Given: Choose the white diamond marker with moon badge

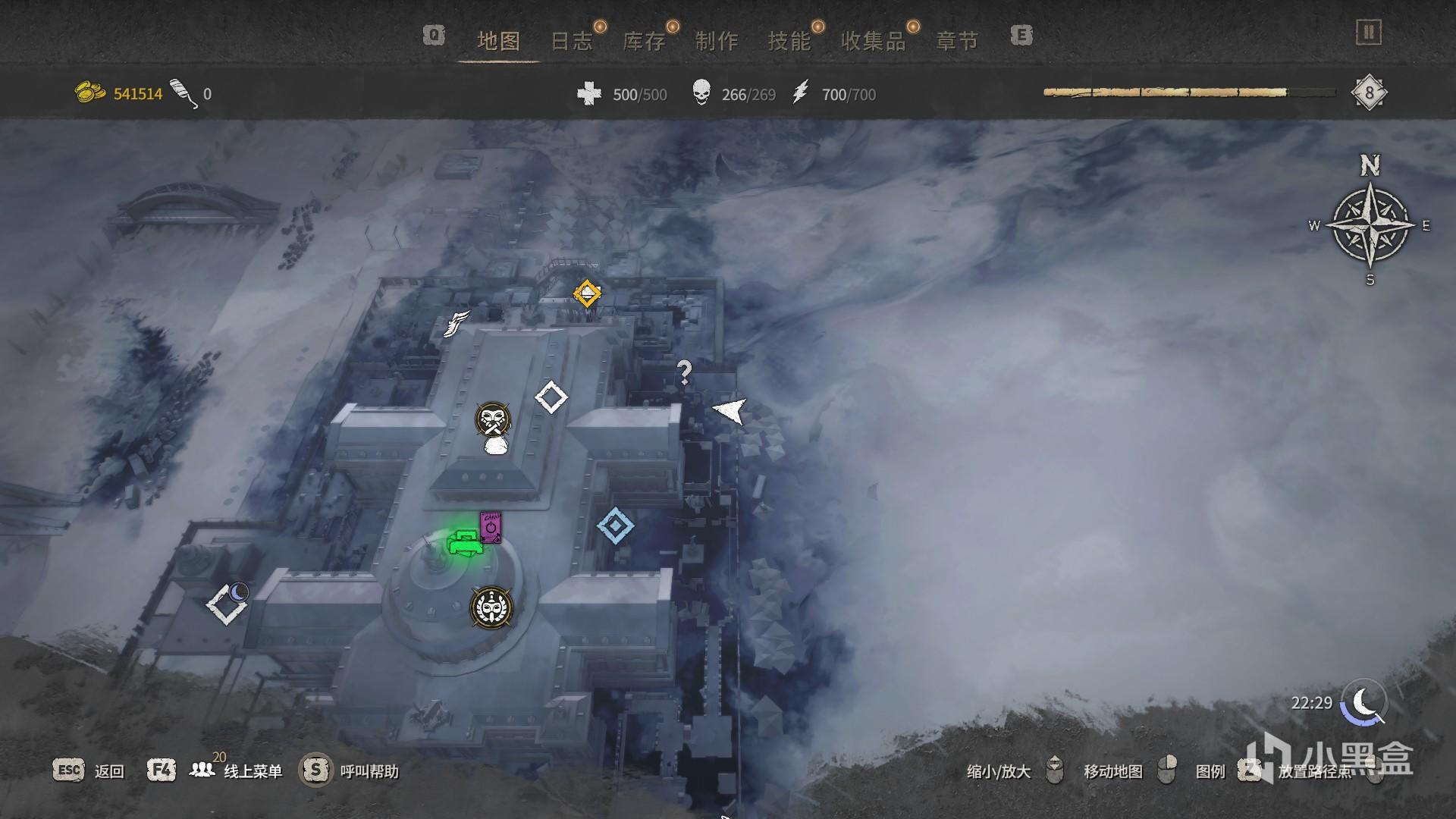Looking at the screenshot, I should coord(226,604).
